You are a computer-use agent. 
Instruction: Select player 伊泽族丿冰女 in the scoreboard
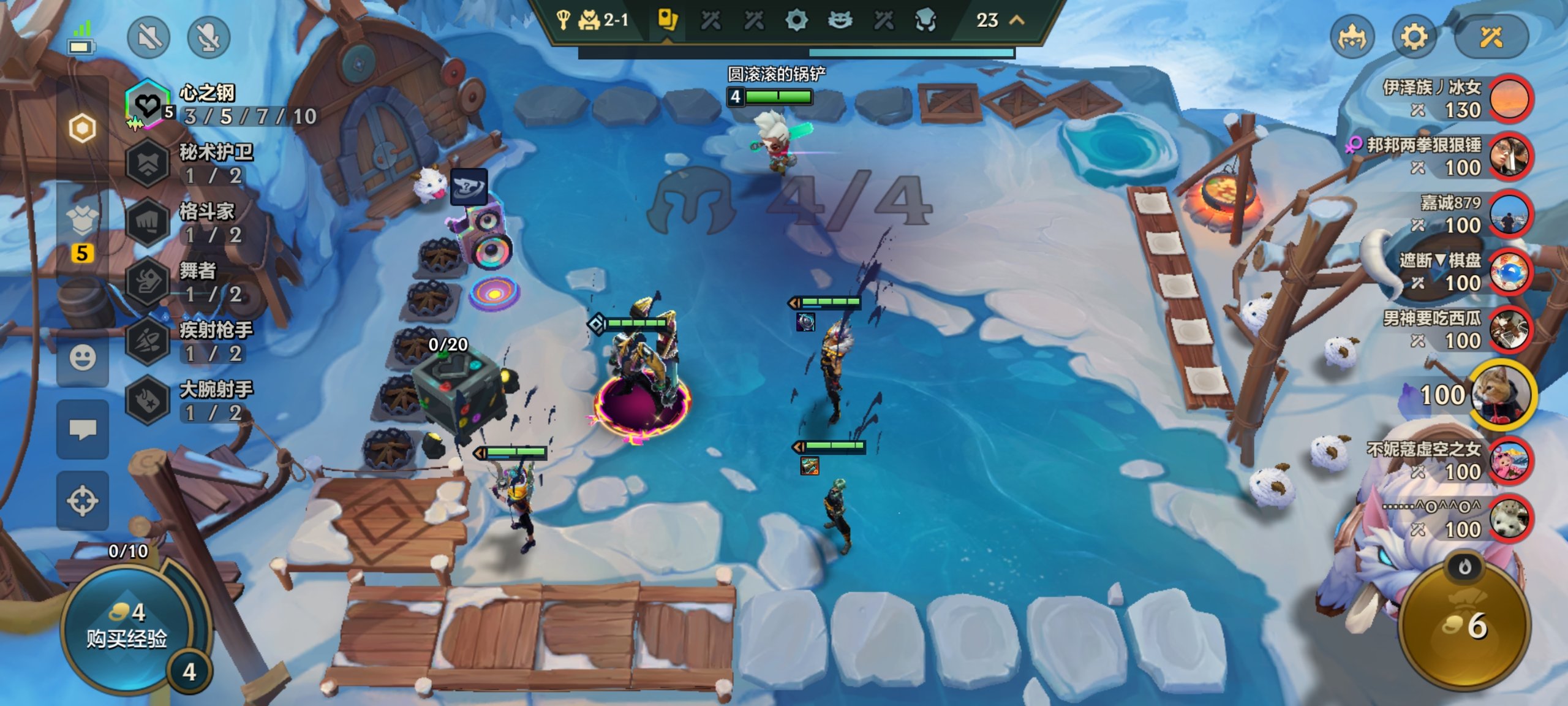point(1510,99)
